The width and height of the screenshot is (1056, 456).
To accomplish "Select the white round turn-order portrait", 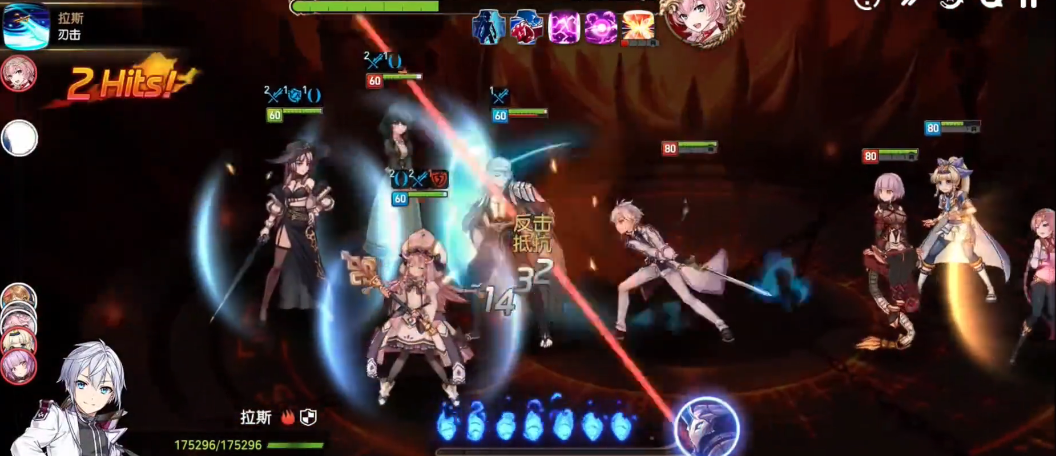I will (x=19, y=138).
